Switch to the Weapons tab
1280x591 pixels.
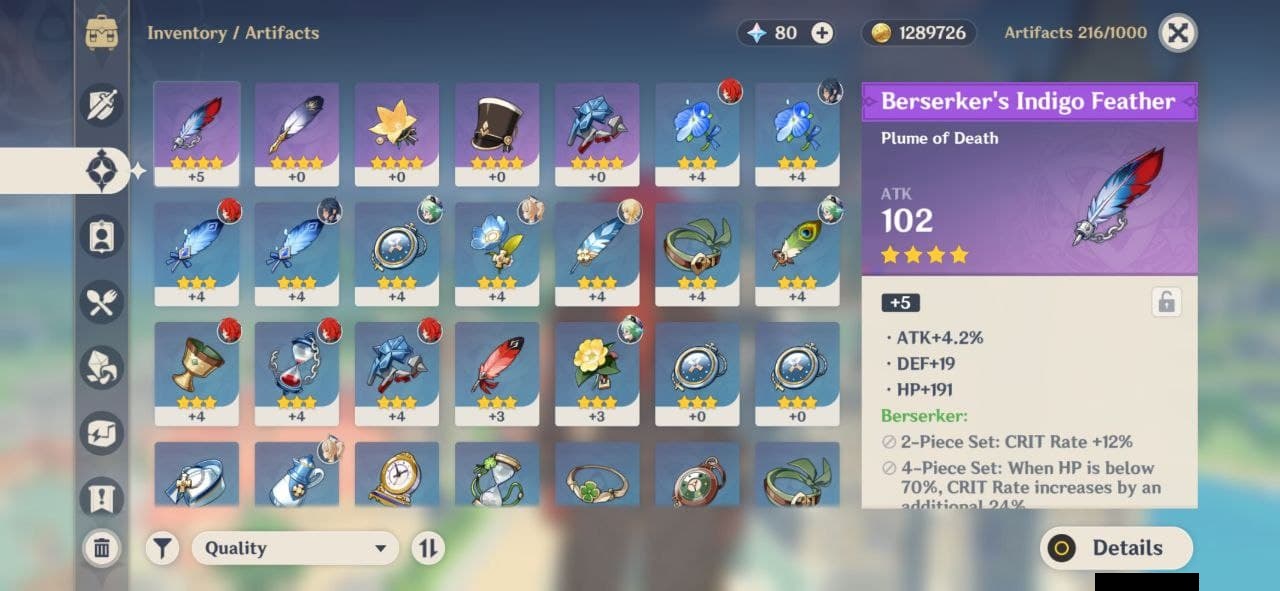click(102, 104)
